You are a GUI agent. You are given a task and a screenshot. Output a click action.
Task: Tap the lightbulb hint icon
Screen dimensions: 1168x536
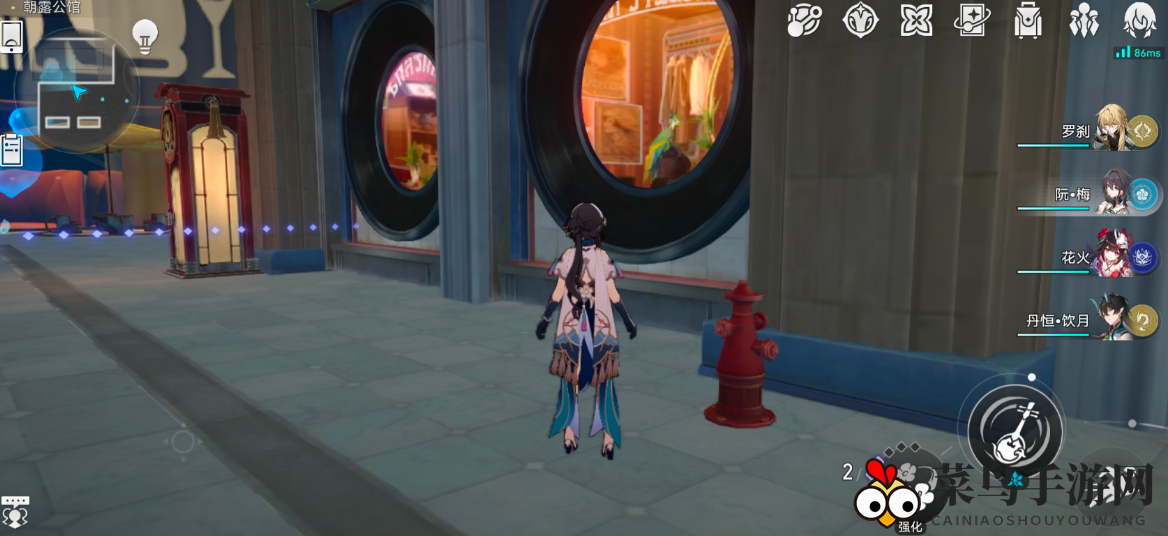pos(146,36)
